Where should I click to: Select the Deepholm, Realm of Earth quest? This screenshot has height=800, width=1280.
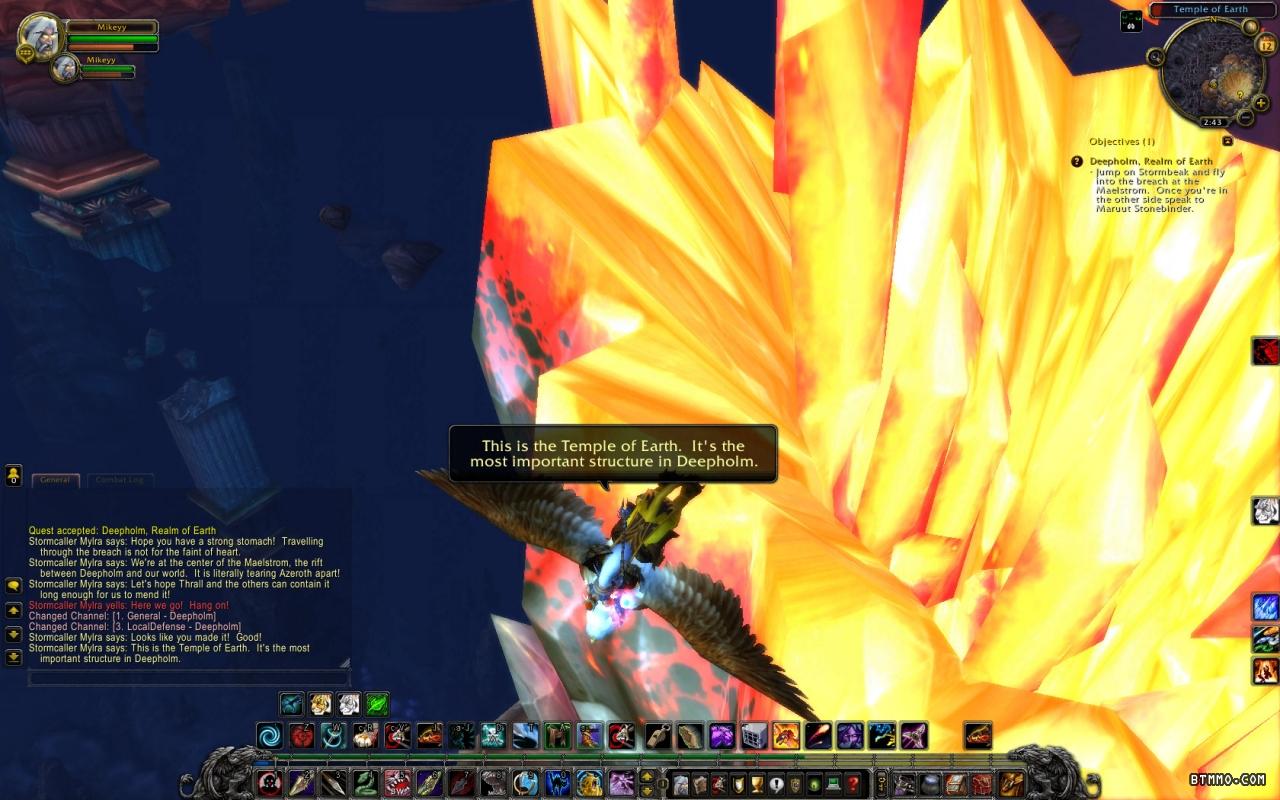tap(1150, 161)
